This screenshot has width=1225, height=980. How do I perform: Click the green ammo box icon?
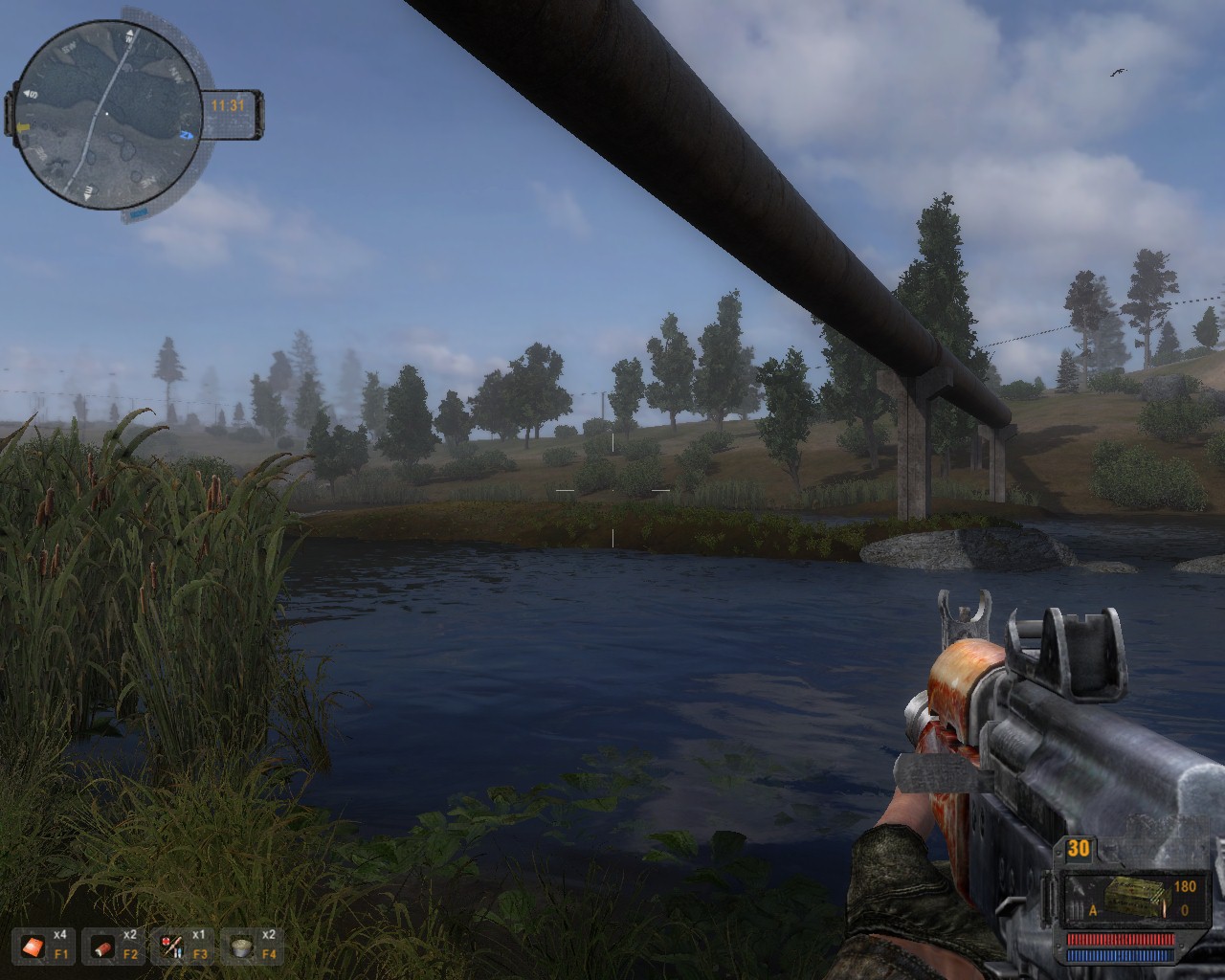click(x=1131, y=900)
